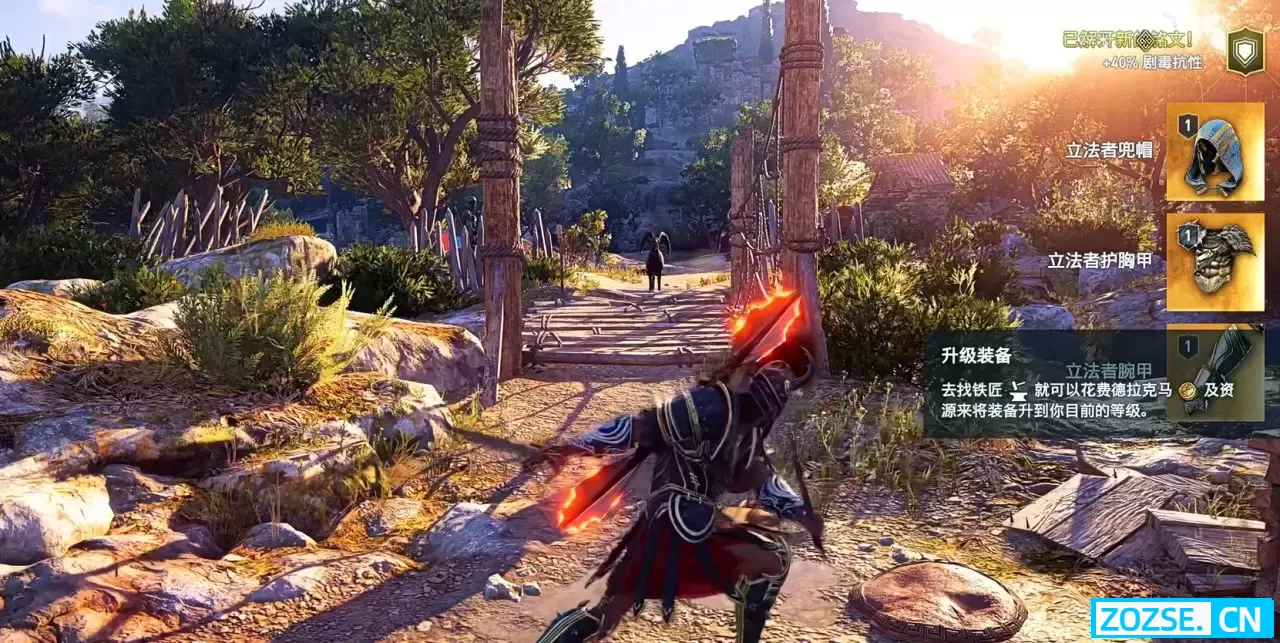Click the shield engraving unlocked icon
This screenshot has width=1280, height=643.
[x=1245, y=51]
